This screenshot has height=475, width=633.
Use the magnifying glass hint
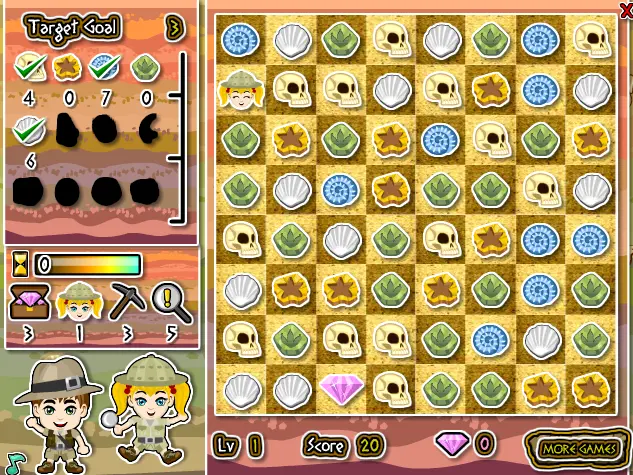pos(168,297)
